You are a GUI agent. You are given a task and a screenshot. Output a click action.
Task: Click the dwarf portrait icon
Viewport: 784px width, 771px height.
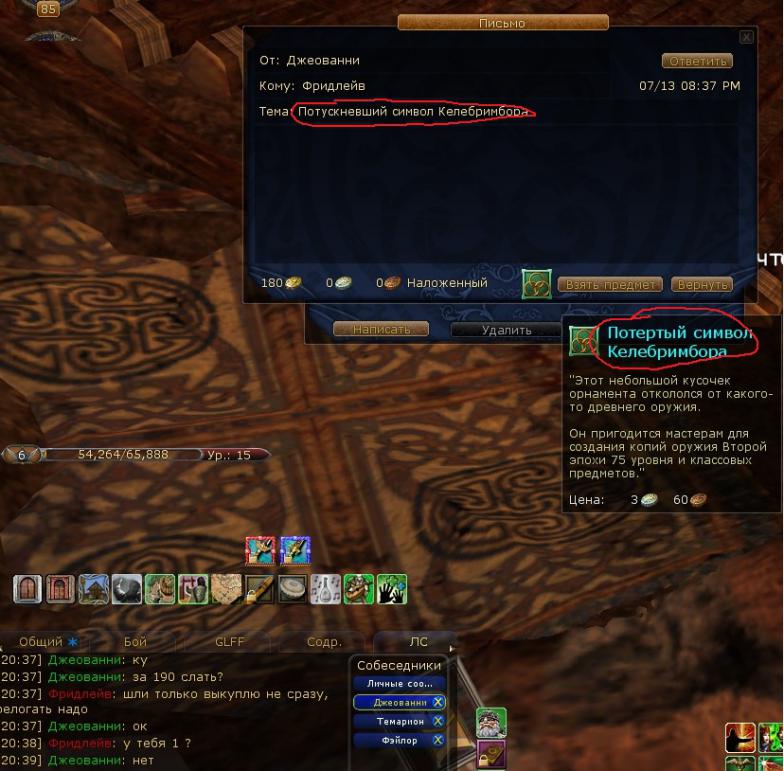pyautogui.click(x=490, y=723)
